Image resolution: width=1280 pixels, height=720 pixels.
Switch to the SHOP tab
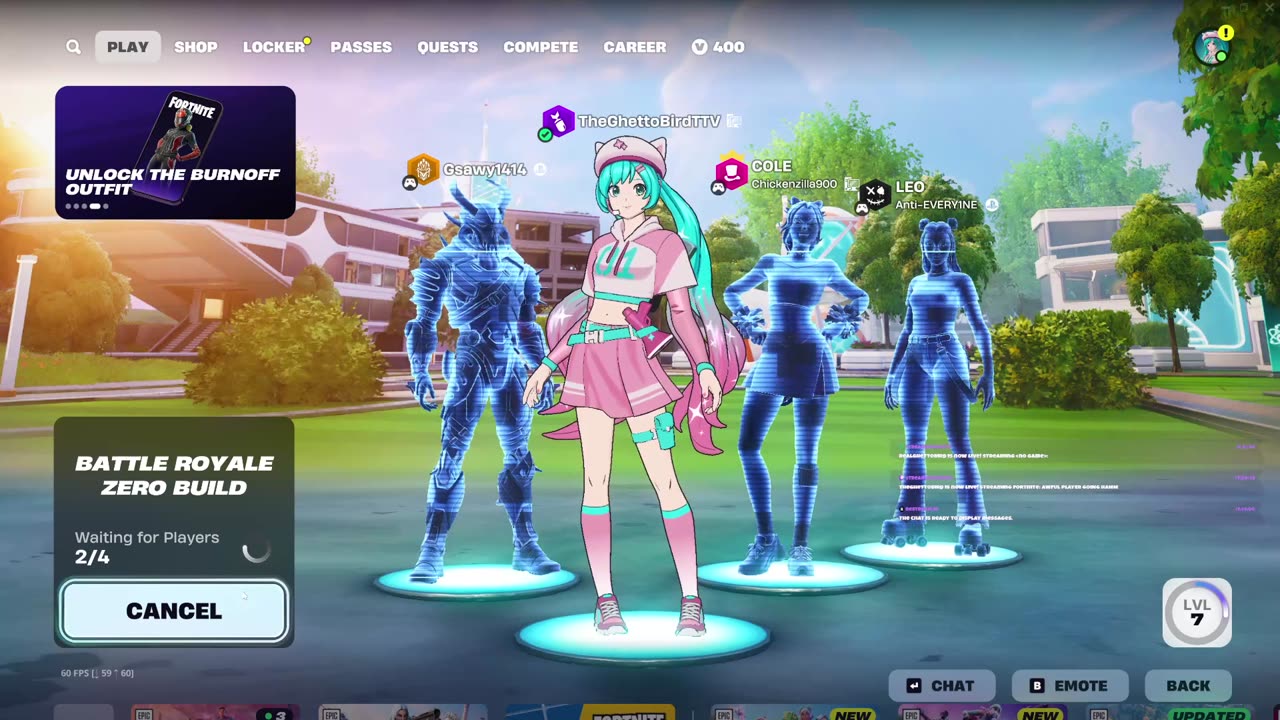196,47
